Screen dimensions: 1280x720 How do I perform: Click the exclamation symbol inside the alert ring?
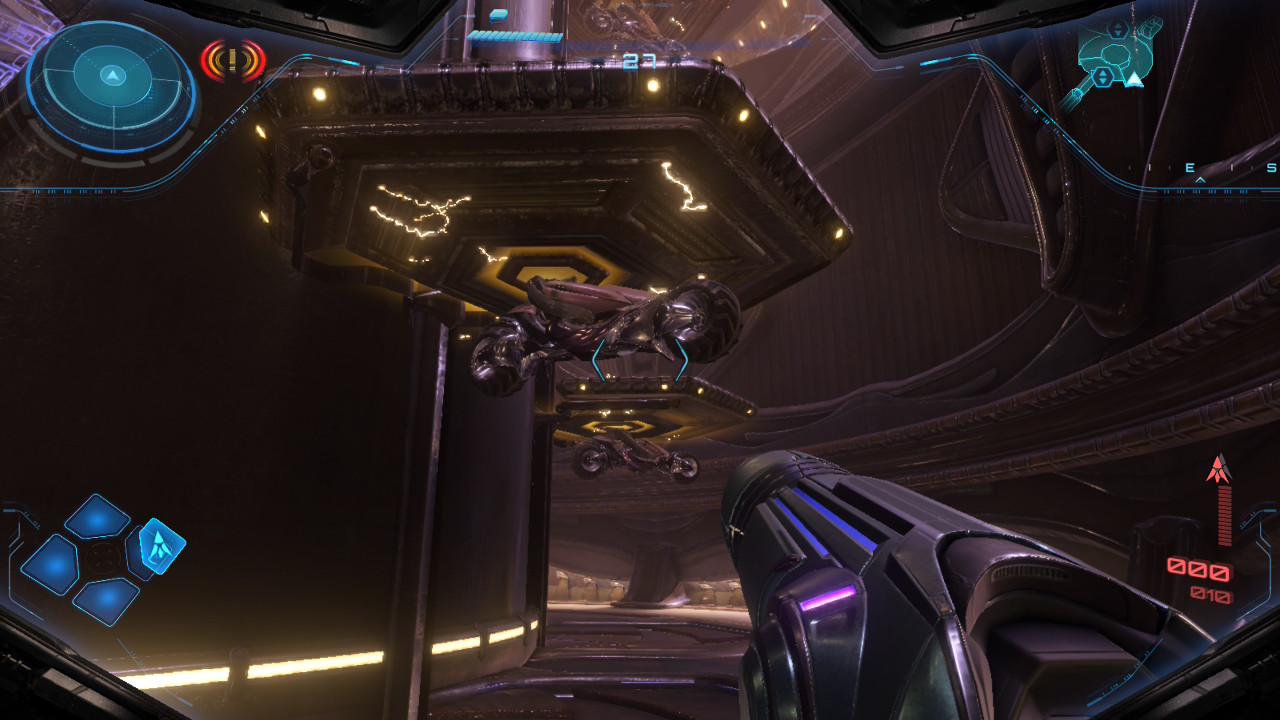tap(231, 61)
